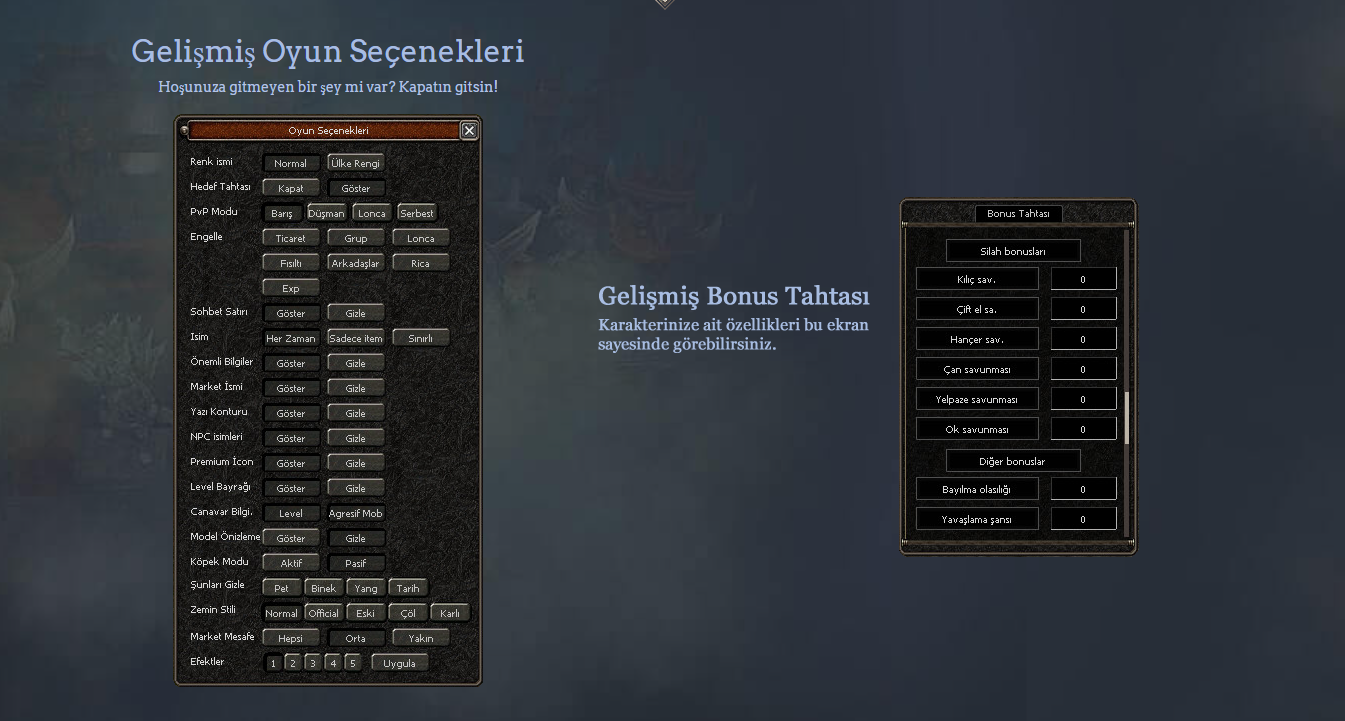
Task: Set item names to Sadece item
Action: click(x=355, y=338)
